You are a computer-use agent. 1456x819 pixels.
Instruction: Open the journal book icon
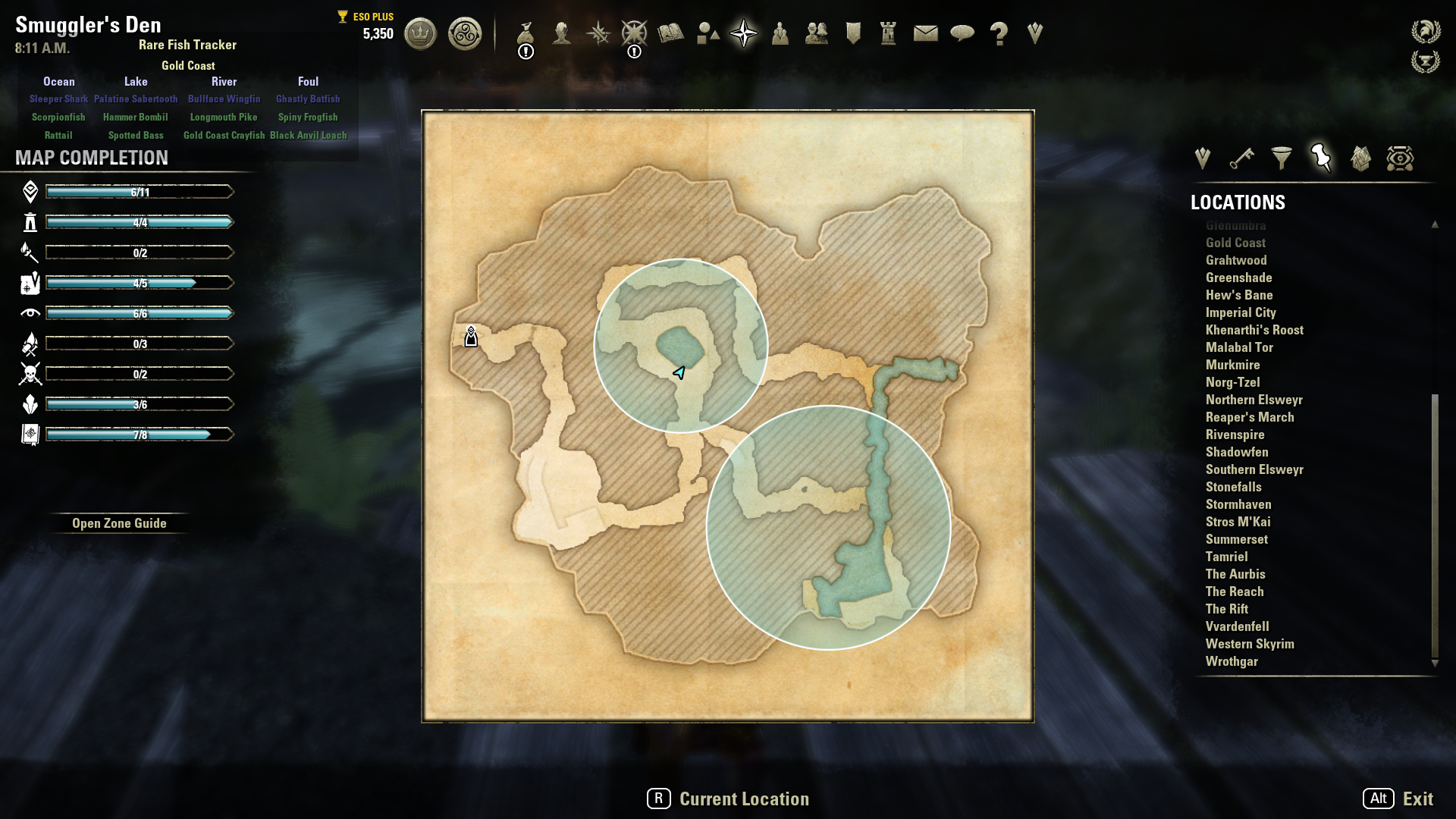click(670, 33)
